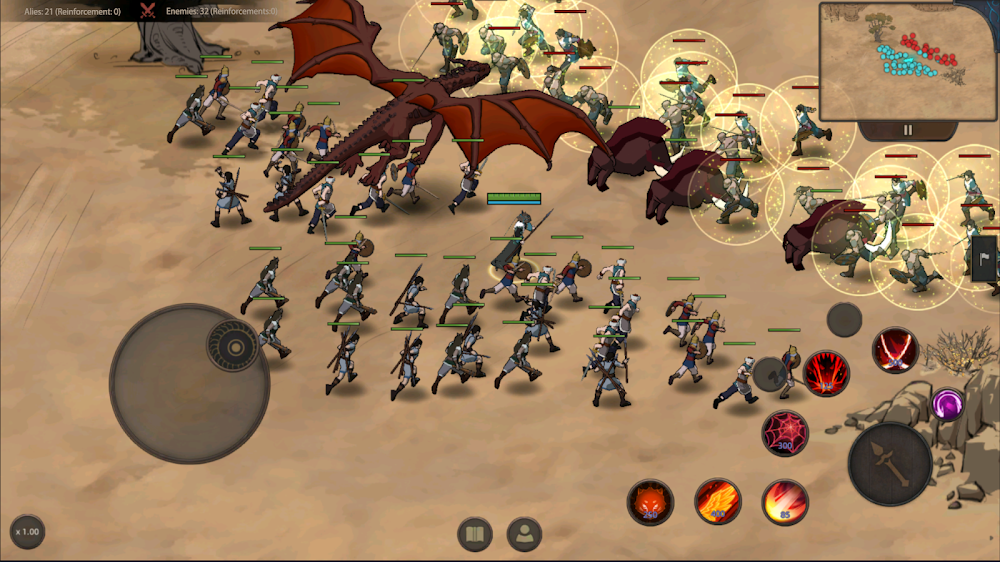Activate the flaming wing skill costing 400
This screenshot has width=1000, height=562.
tap(717, 502)
